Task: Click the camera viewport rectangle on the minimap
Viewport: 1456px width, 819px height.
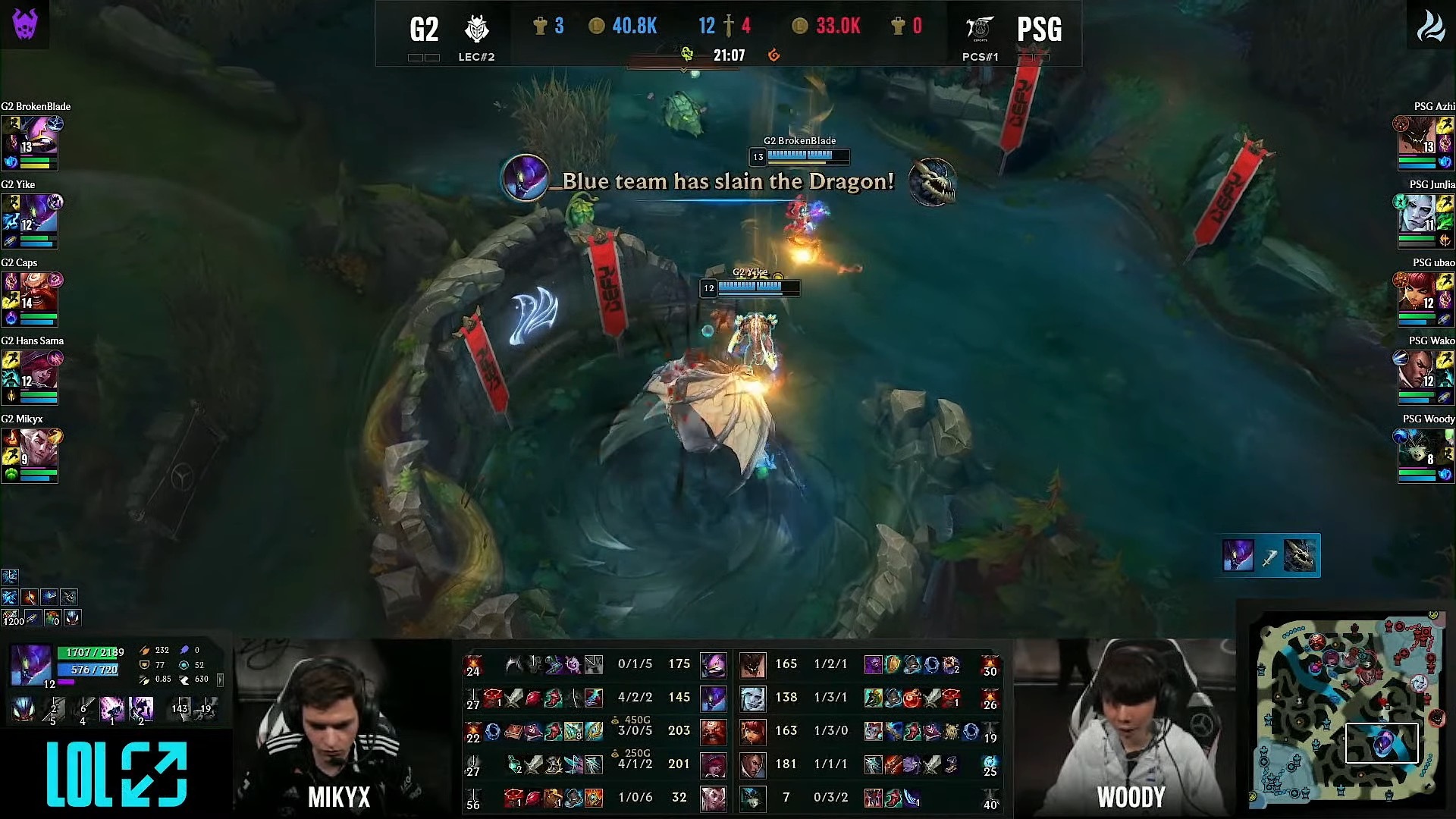Action: click(x=1382, y=743)
